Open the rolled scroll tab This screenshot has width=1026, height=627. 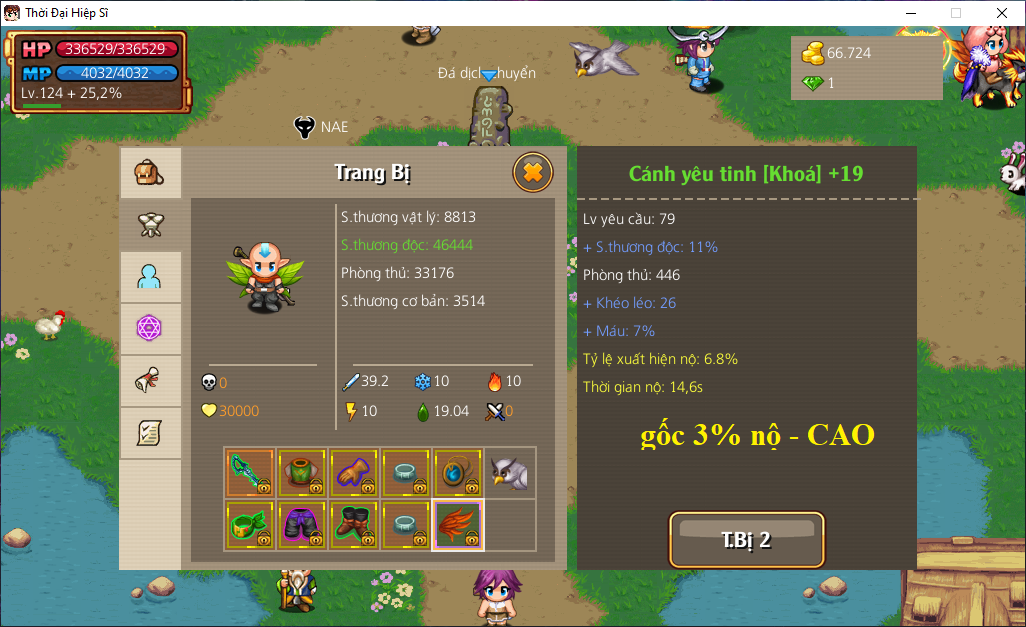click(150, 381)
